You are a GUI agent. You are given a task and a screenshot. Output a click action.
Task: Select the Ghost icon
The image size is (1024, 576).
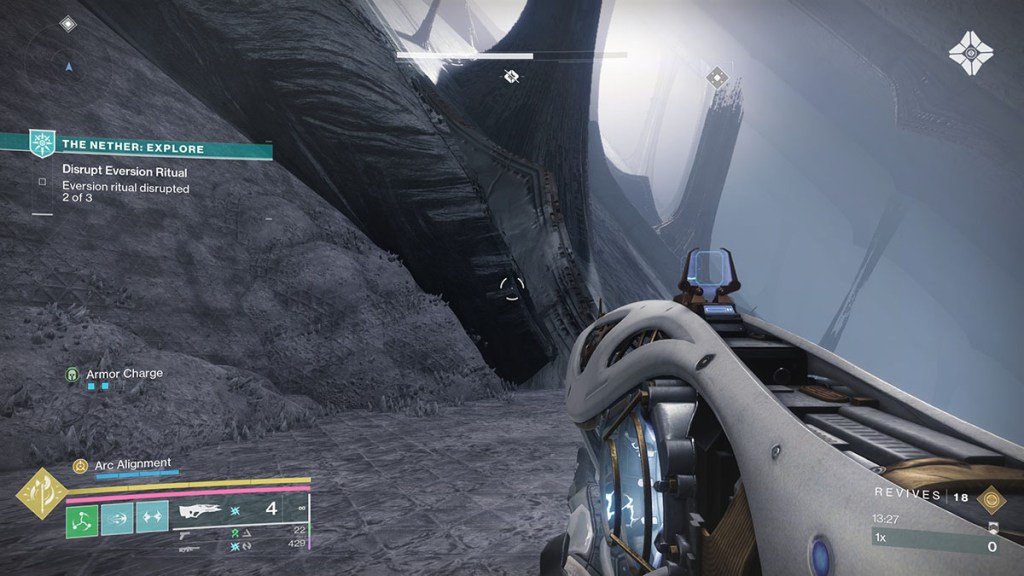(x=971, y=52)
